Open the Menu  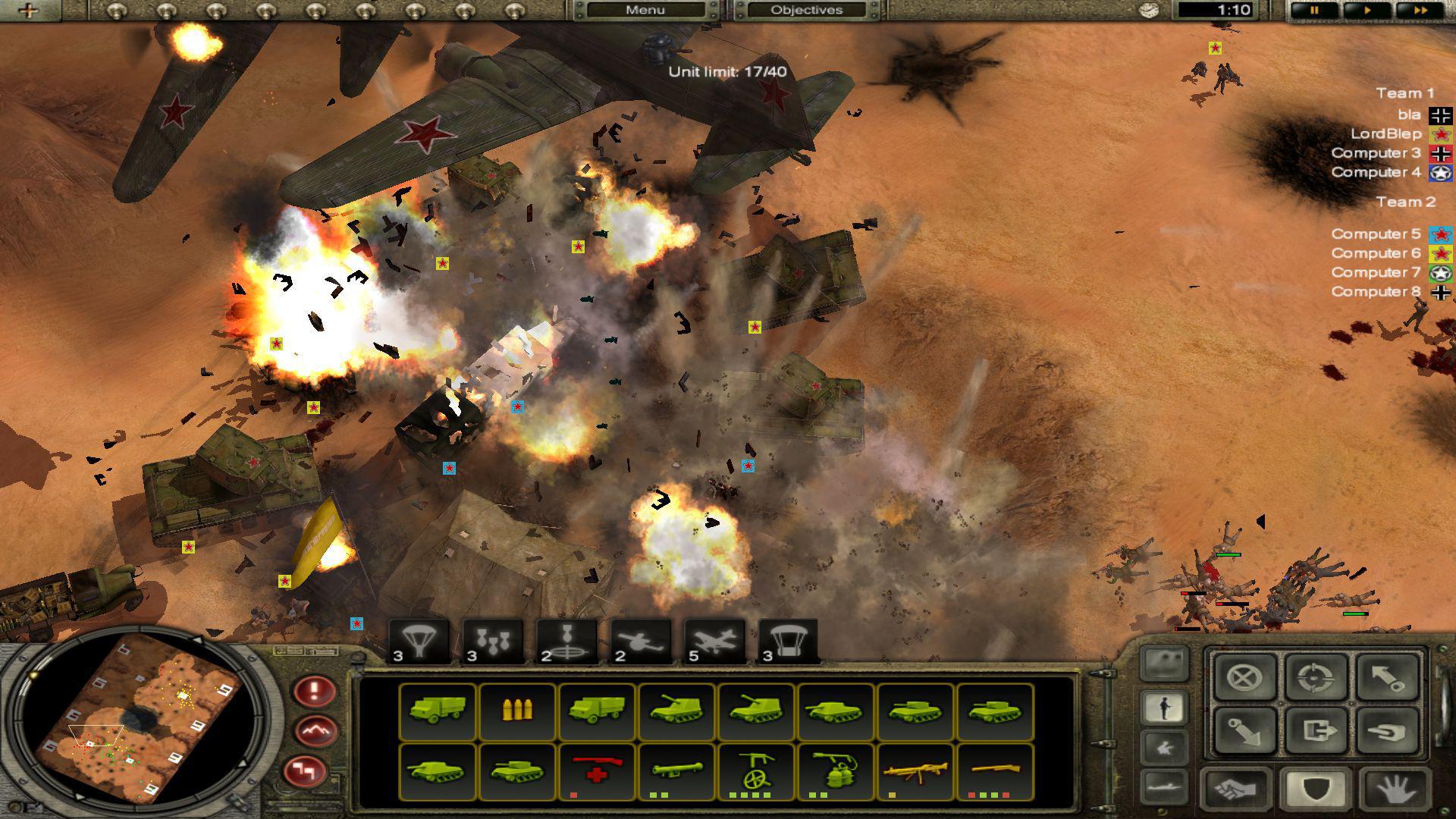[x=645, y=10]
